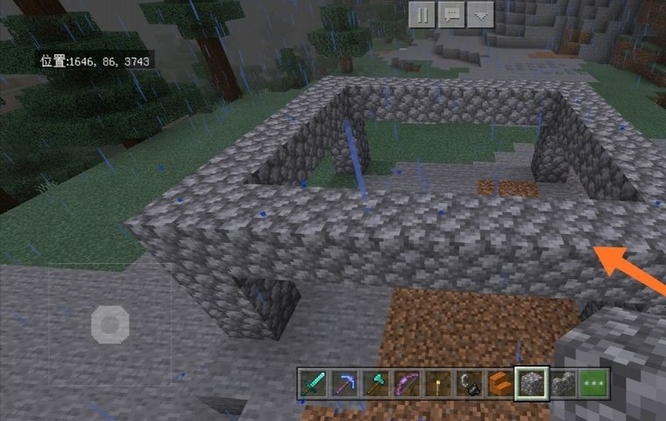
Task: Choose the orange stairs block slot
Action: click(x=499, y=383)
